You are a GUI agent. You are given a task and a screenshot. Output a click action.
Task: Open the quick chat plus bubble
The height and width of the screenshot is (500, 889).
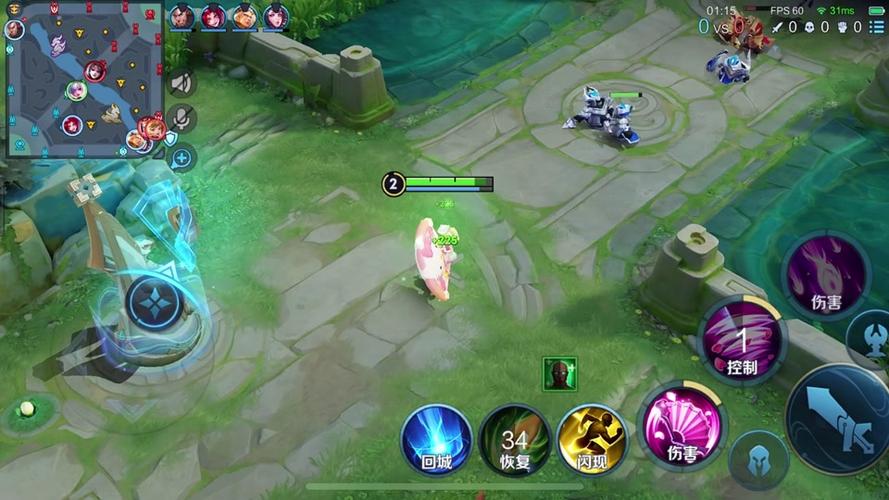click(x=181, y=157)
